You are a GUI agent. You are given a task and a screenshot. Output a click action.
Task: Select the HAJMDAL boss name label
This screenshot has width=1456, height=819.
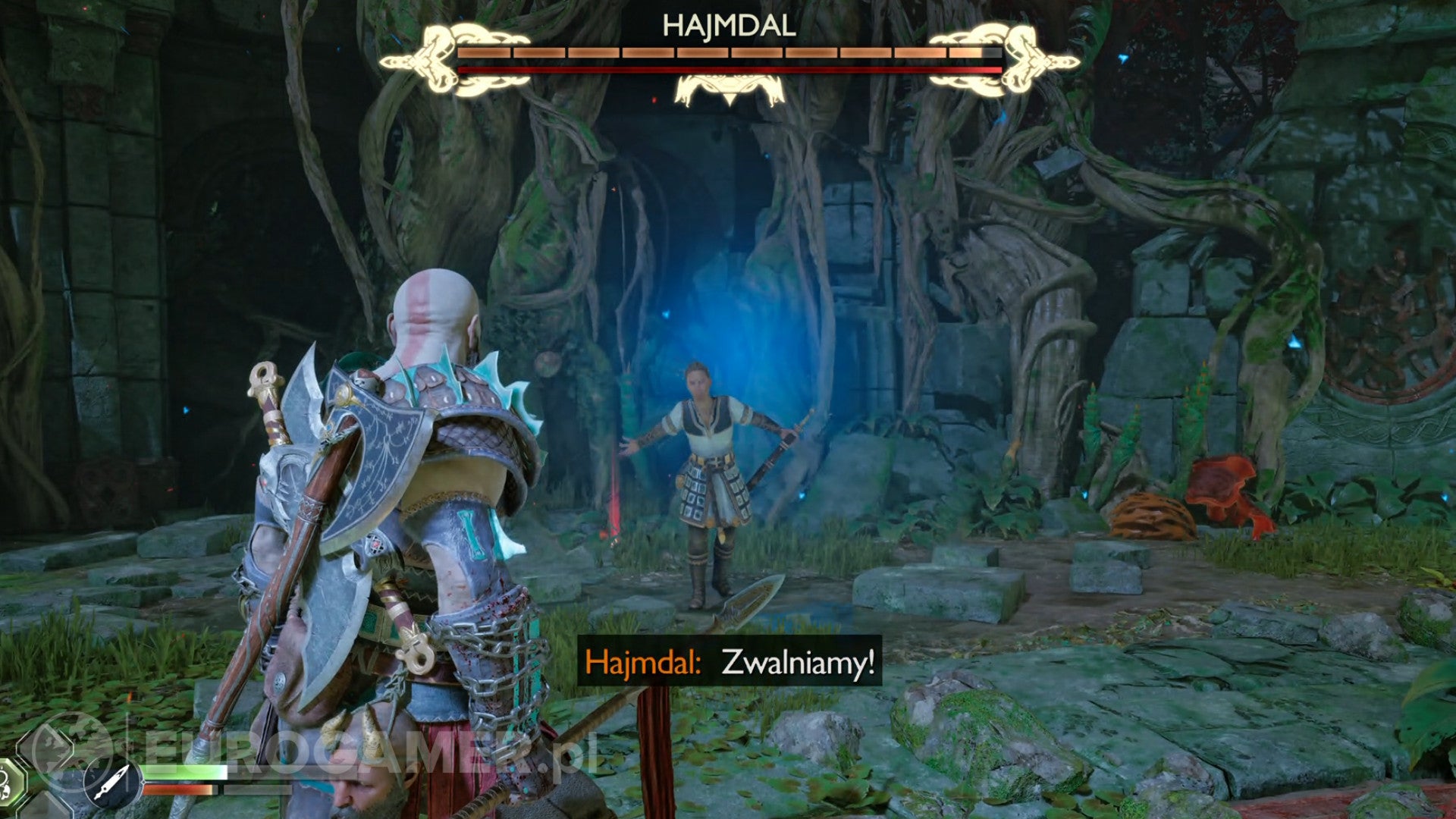[728, 26]
